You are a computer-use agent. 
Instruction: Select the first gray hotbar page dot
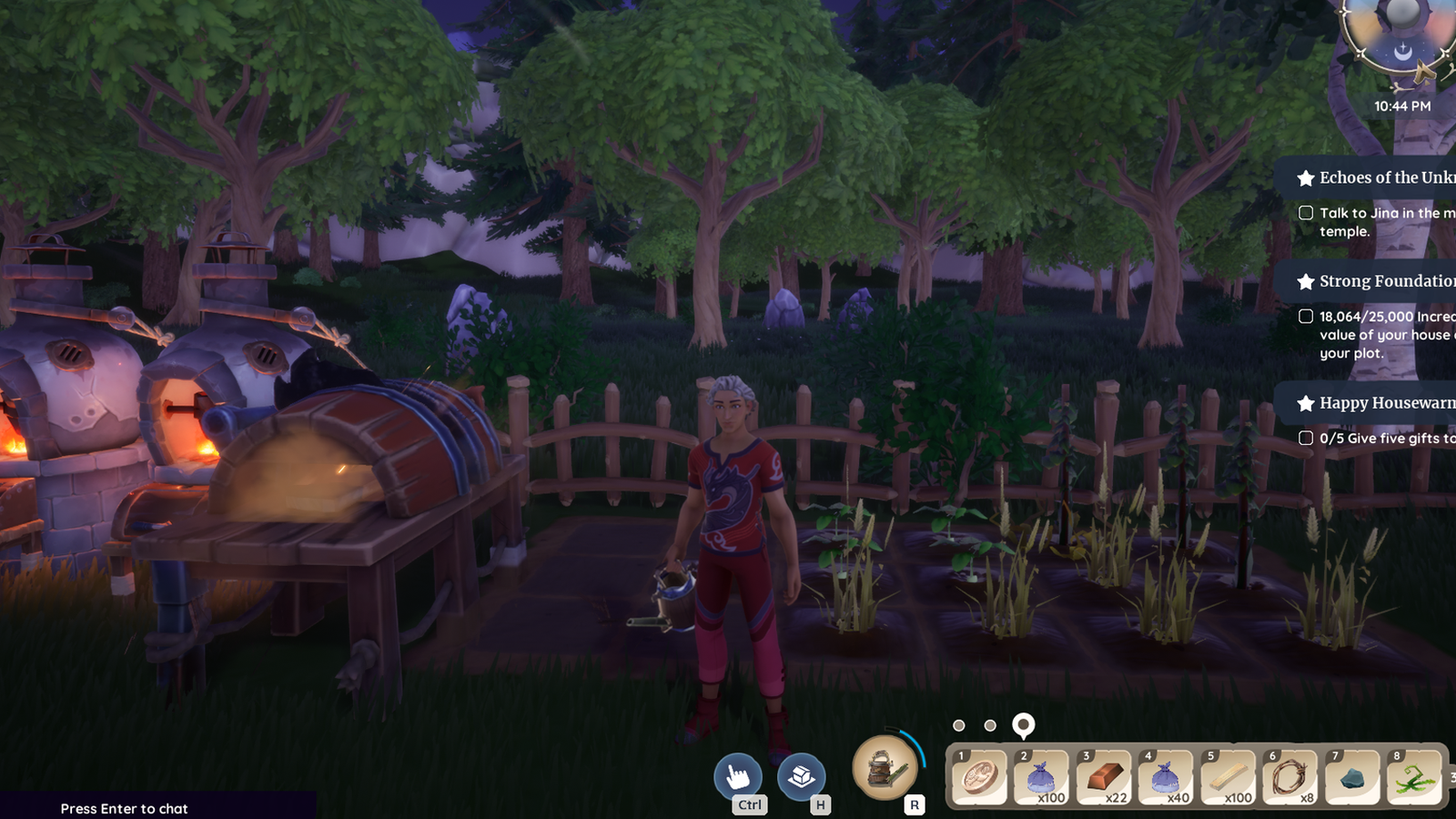[x=959, y=726]
